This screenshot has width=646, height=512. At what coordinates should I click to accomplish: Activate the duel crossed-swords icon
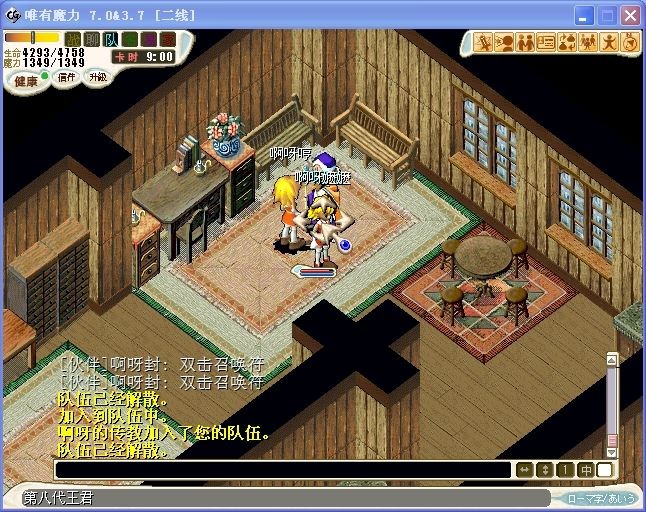484,42
